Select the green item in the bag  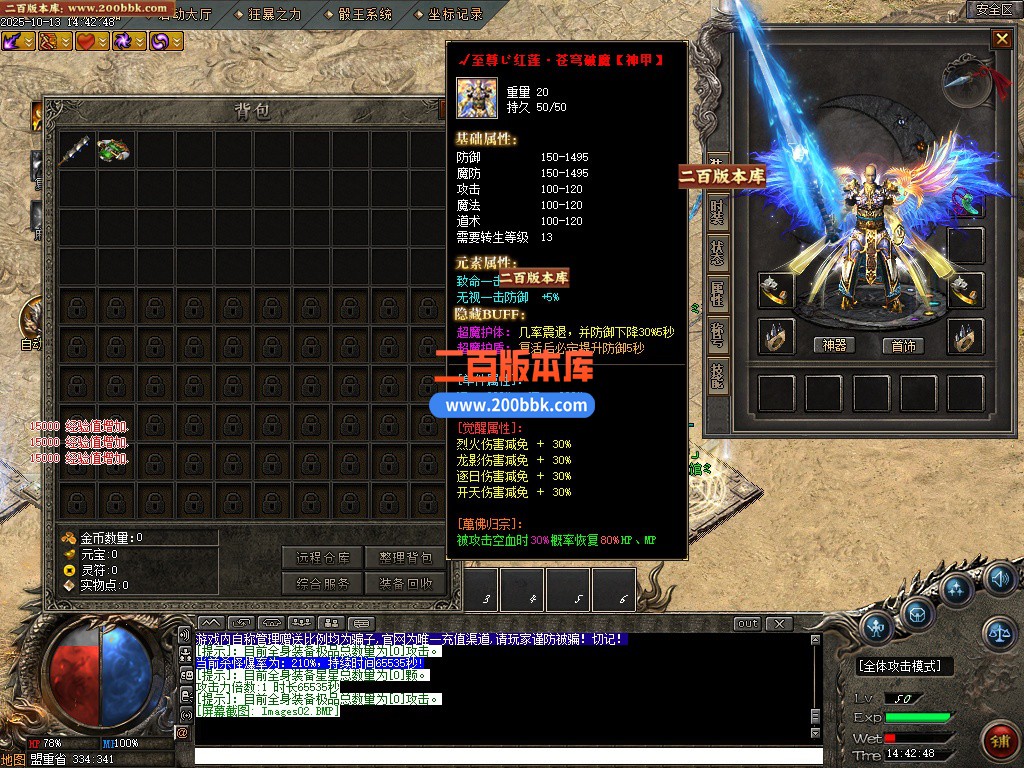[114, 150]
